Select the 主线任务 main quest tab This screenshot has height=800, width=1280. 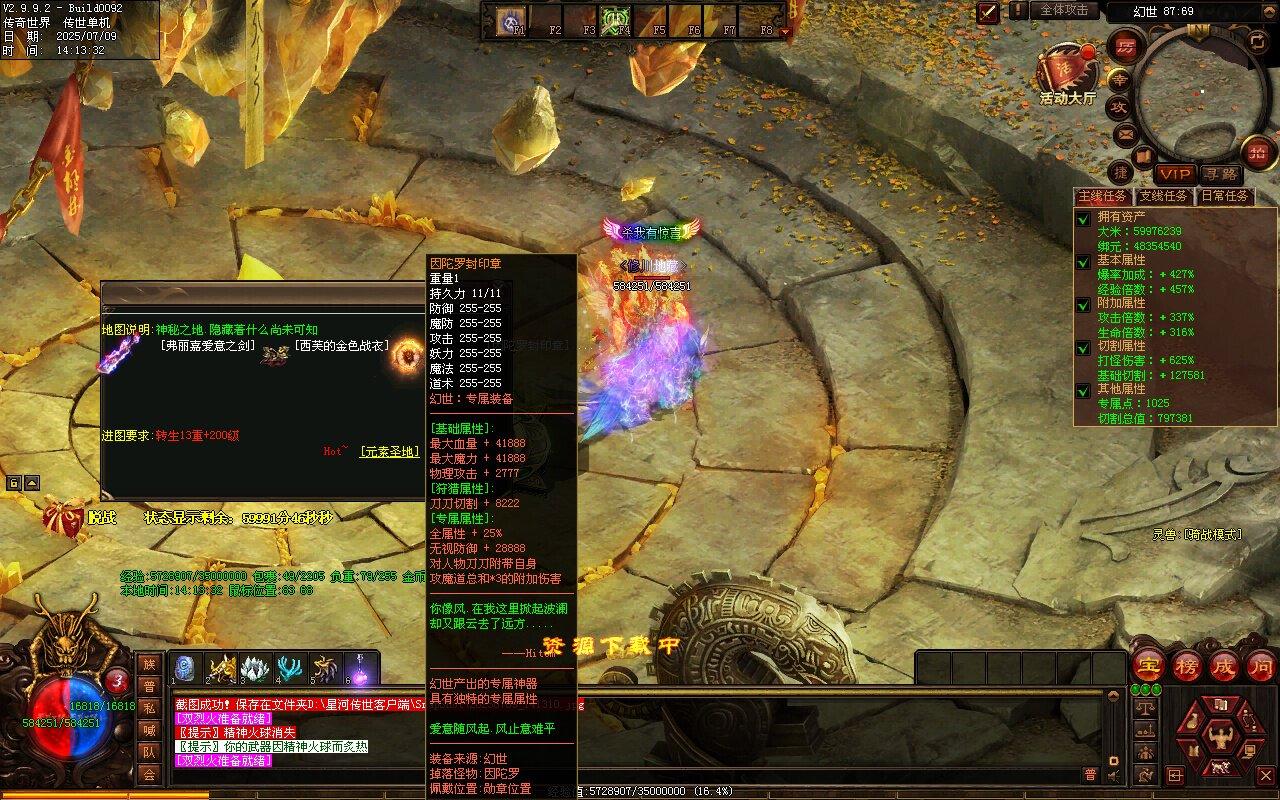(x=1103, y=196)
